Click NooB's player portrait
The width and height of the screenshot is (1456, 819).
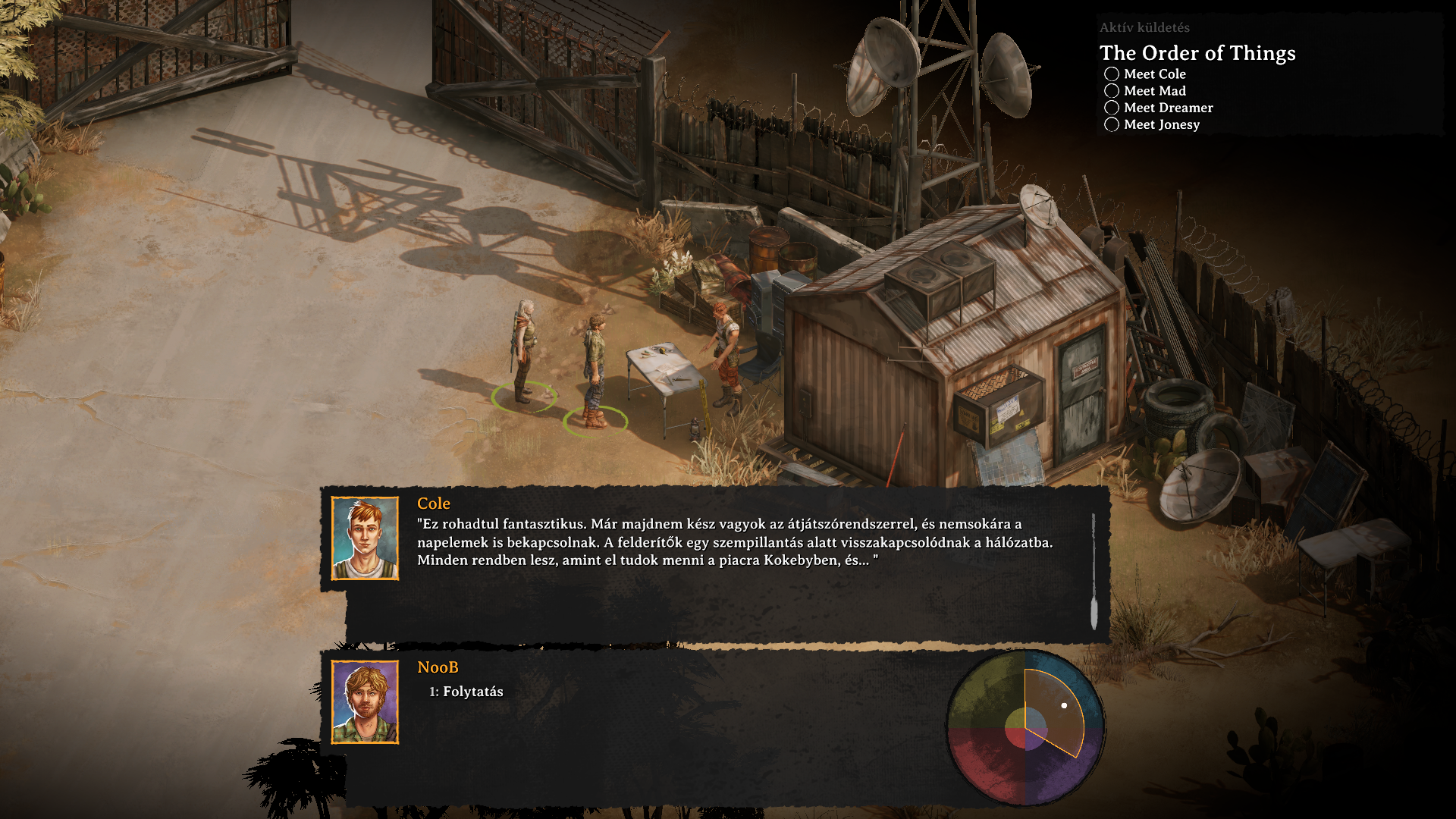[365, 702]
